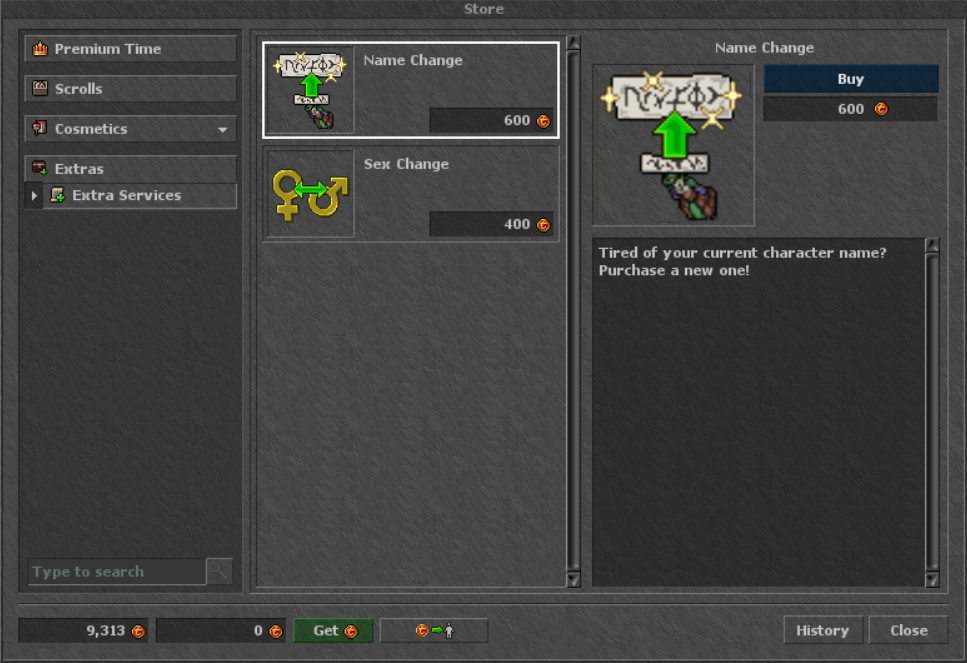
Task: Click the description panel scroll-down arrow
Action: pos(932,579)
